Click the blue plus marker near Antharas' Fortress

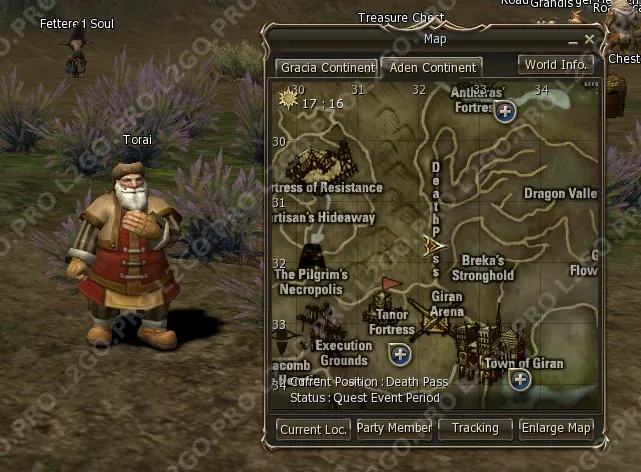505,111
